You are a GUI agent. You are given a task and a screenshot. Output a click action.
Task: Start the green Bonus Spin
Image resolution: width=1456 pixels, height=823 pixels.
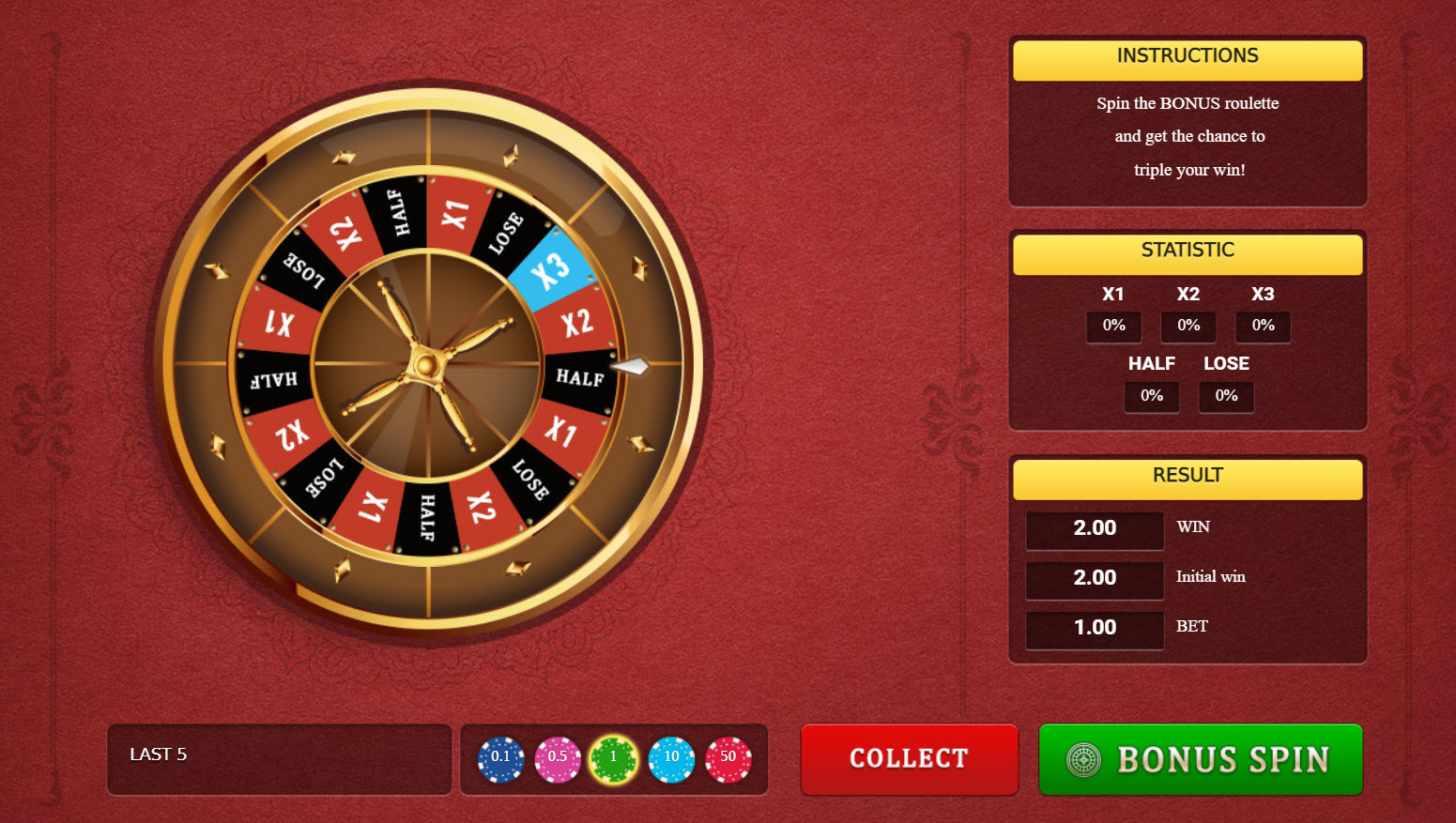(x=1200, y=758)
